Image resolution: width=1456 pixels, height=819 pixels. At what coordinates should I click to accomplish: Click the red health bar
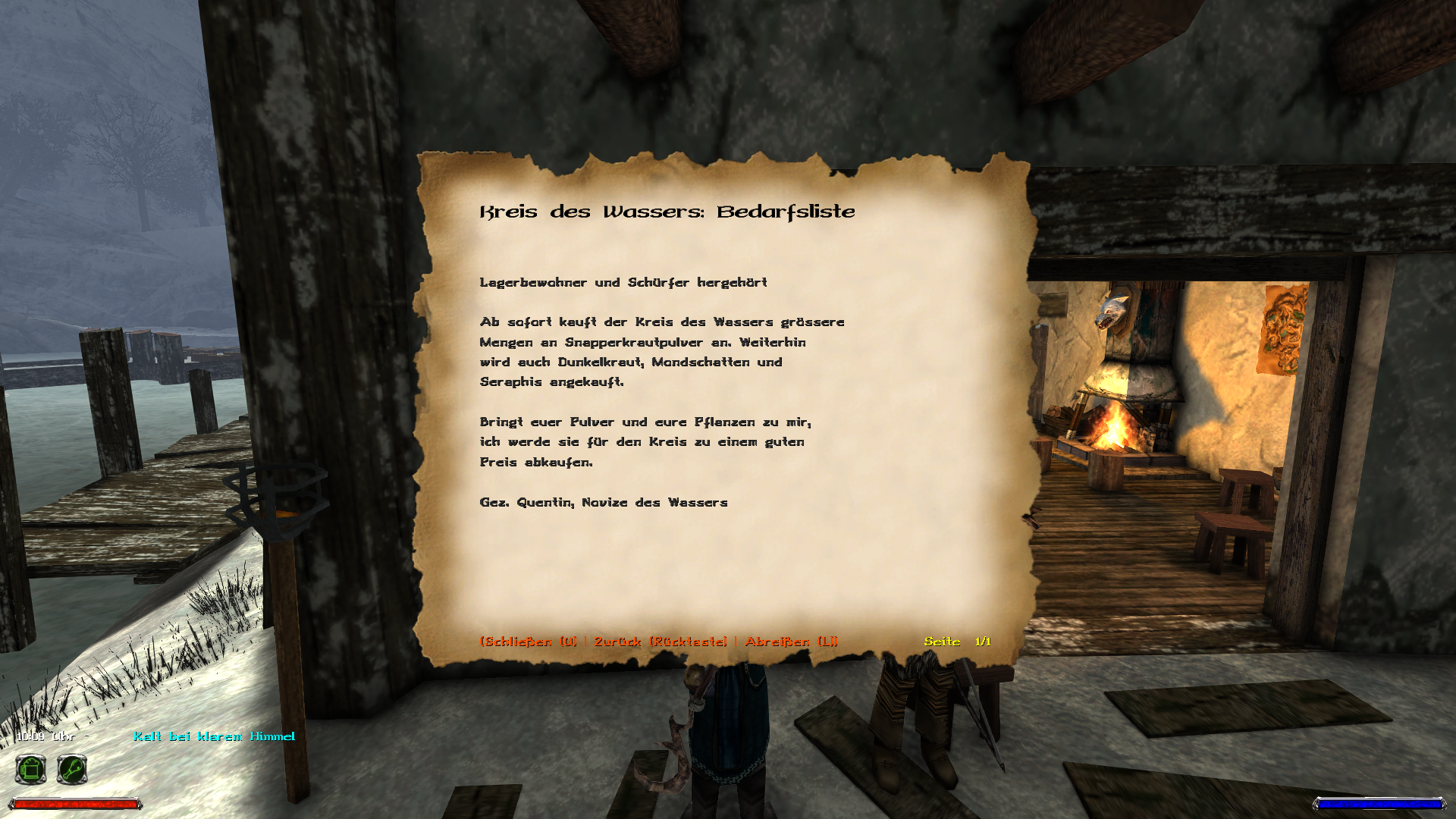click(x=76, y=803)
